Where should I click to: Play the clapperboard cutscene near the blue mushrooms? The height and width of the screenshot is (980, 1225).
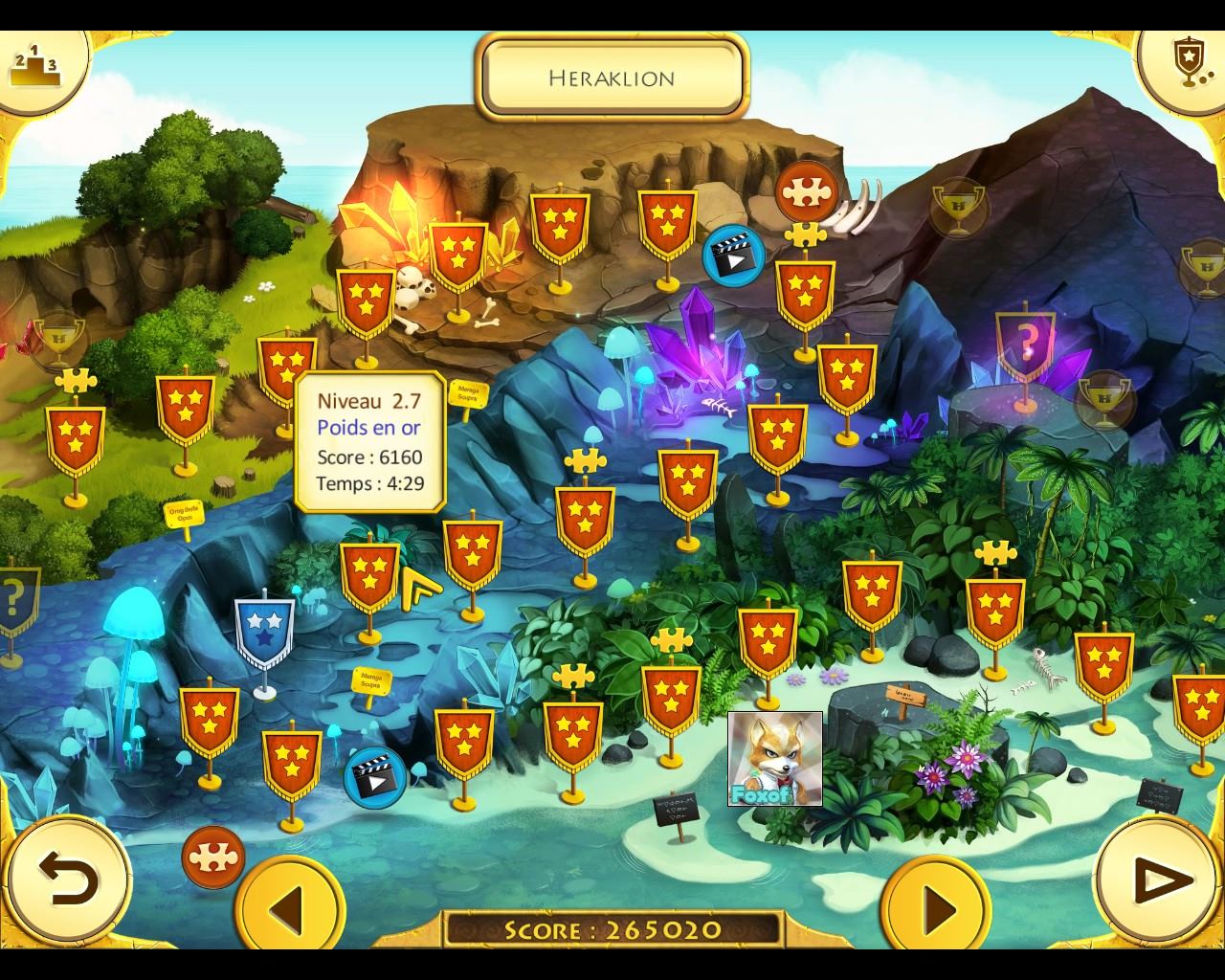[x=374, y=776]
